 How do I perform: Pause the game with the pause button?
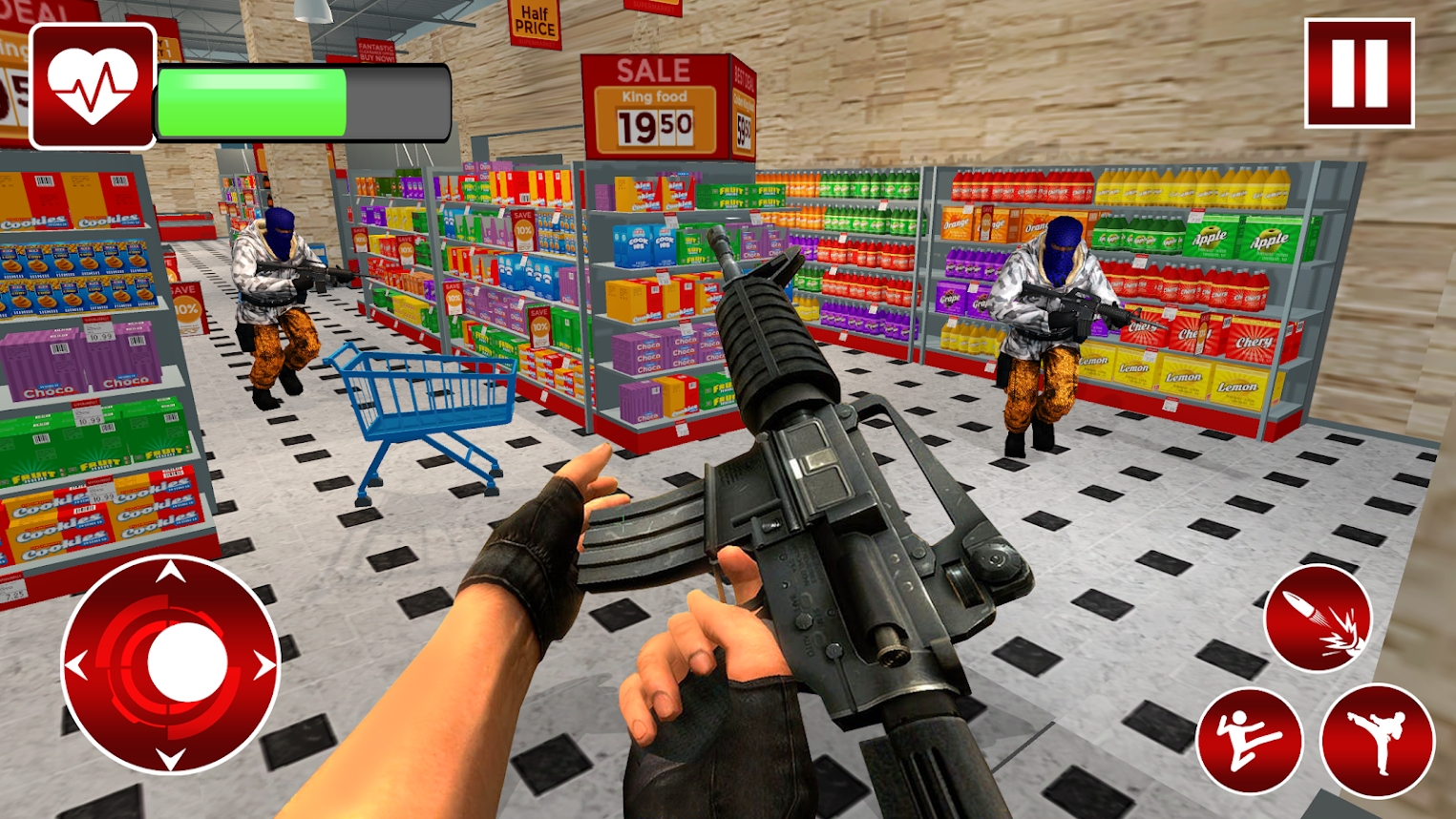(x=1359, y=73)
